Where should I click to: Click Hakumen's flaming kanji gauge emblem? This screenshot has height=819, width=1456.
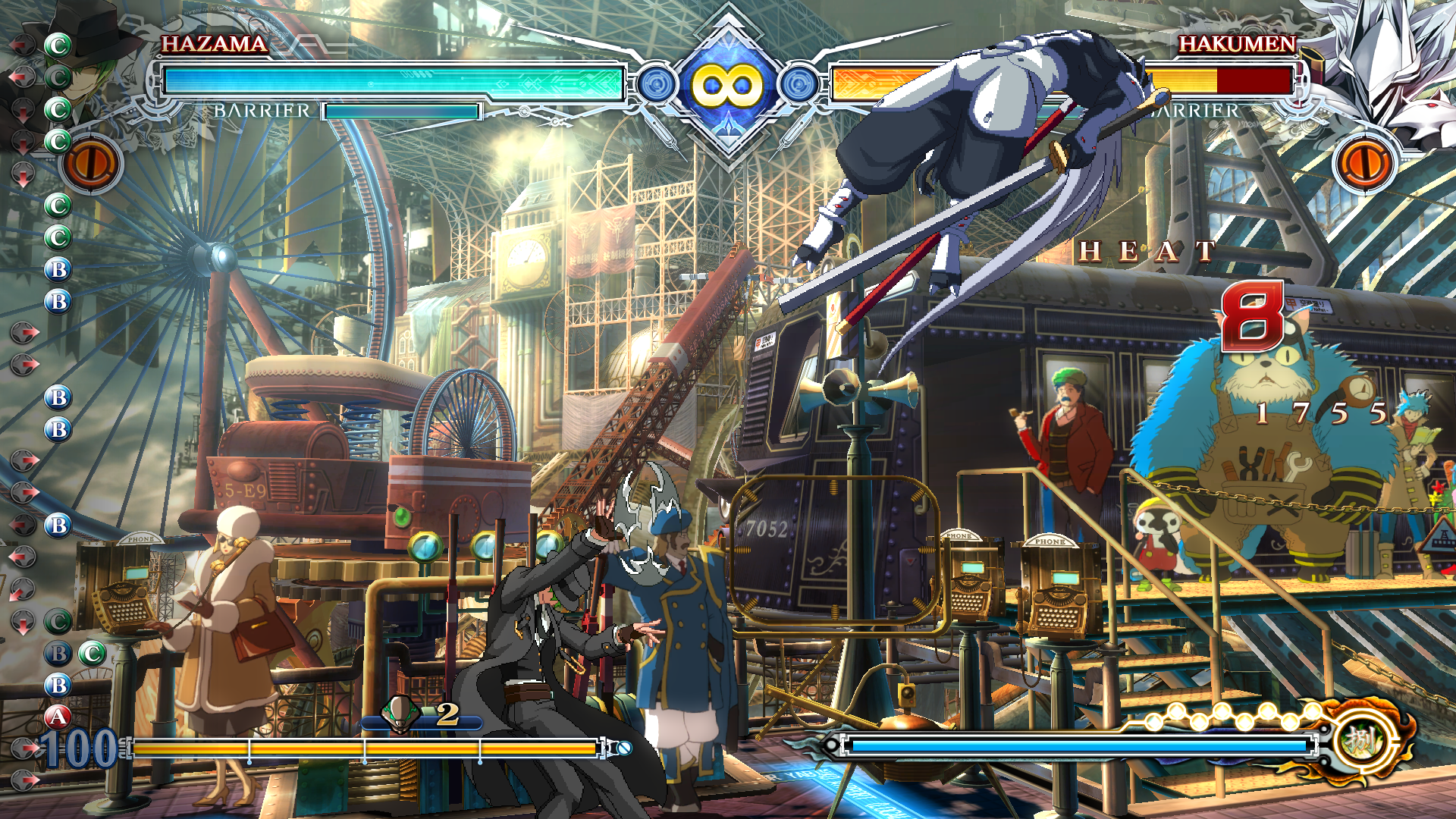click(x=1363, y=741)
